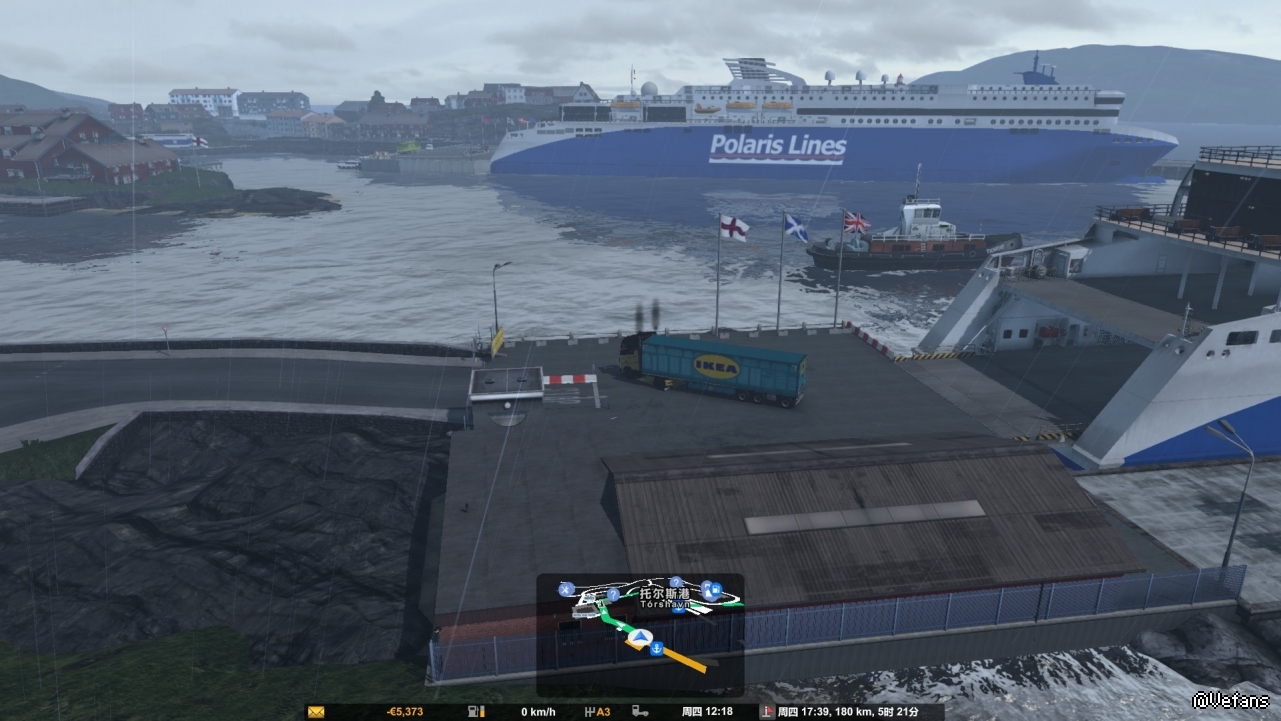Image resolution: width=1281 pixels, height=721 pixels.
Task: Click the fuel gauge icon in status bar
Action: coord(473,712)
